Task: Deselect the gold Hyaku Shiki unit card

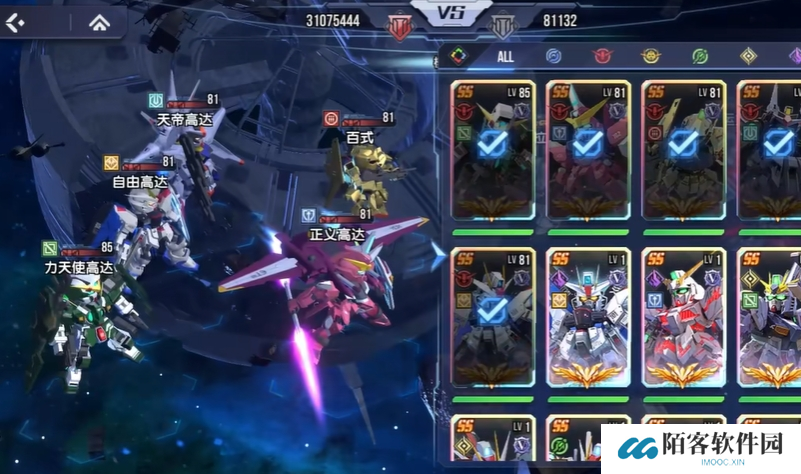Action: coord(684,148)
